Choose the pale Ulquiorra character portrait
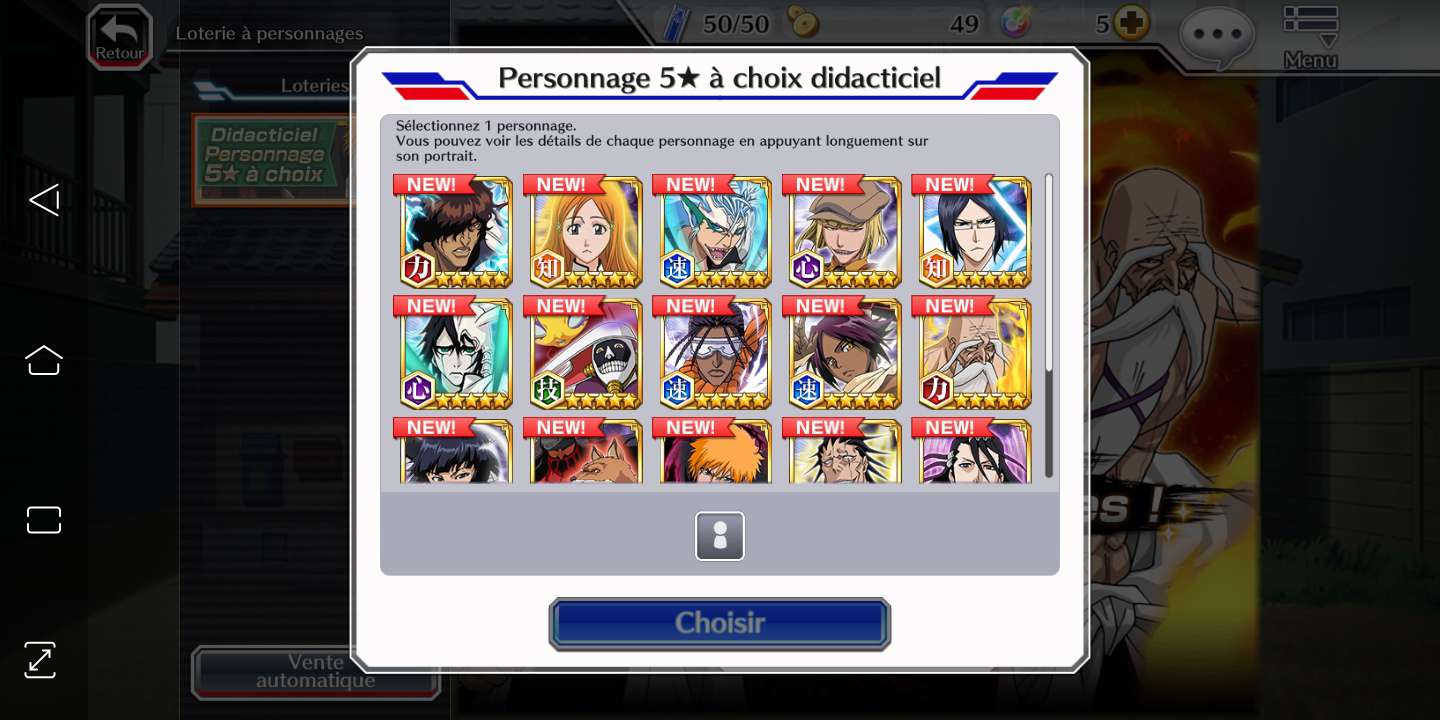Viewport: 1440px width, 720px height. click(455, 354)
